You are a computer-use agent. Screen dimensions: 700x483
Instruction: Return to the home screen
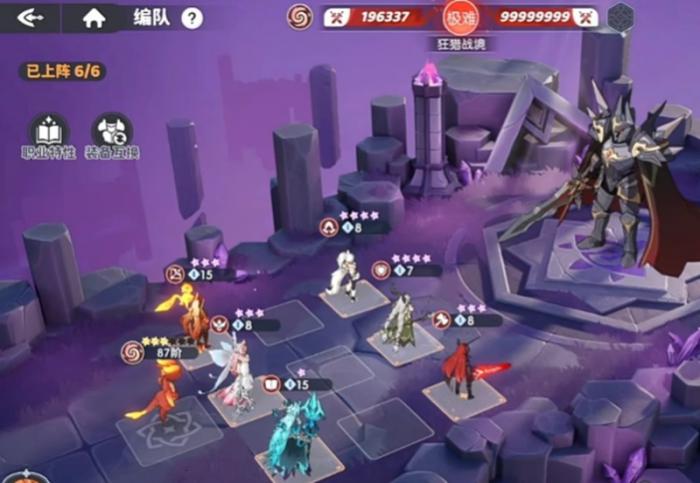coord(94,17)
